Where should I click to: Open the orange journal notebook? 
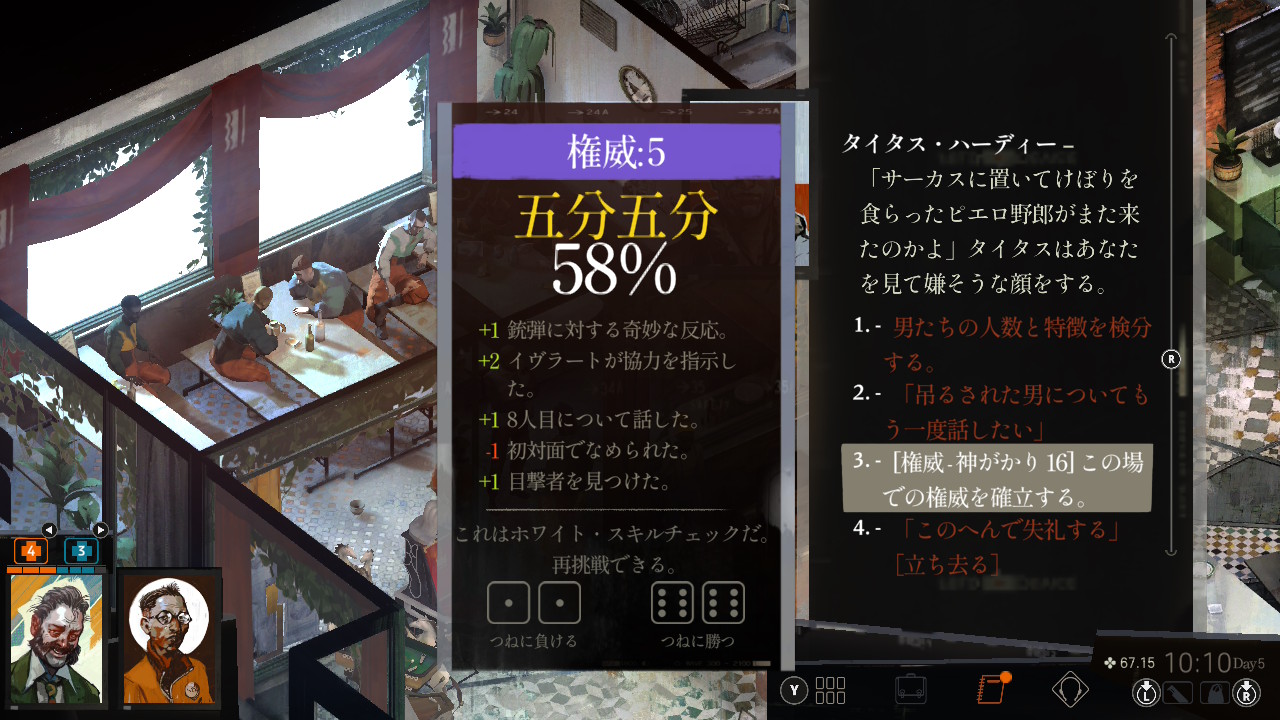pos(990,689)
